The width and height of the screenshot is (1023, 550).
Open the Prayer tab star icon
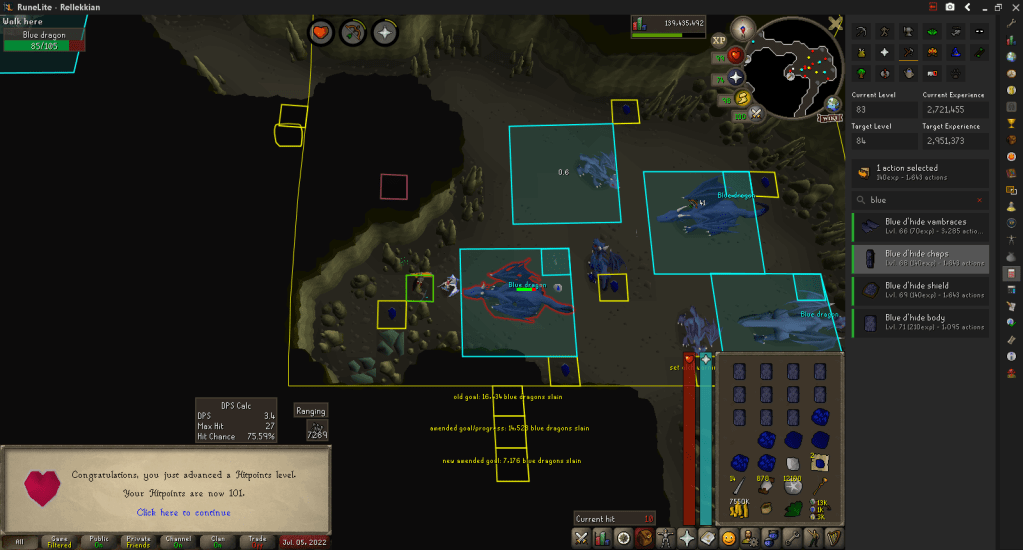[688, 538]
